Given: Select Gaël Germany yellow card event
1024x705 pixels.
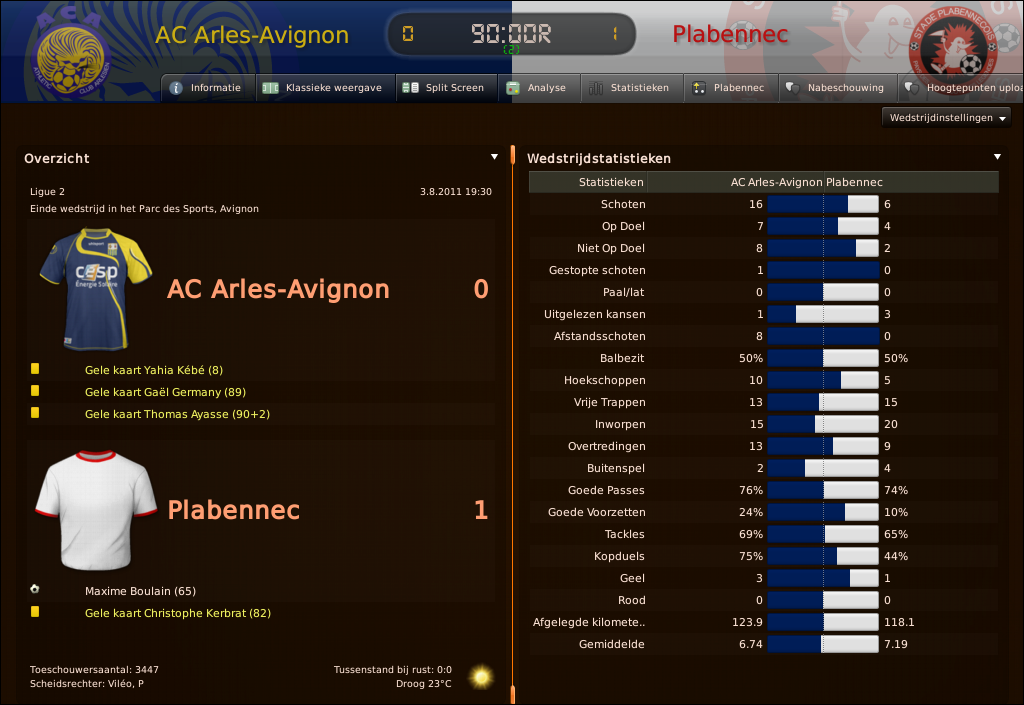Looking at the screenshot, I should (165, 392).
